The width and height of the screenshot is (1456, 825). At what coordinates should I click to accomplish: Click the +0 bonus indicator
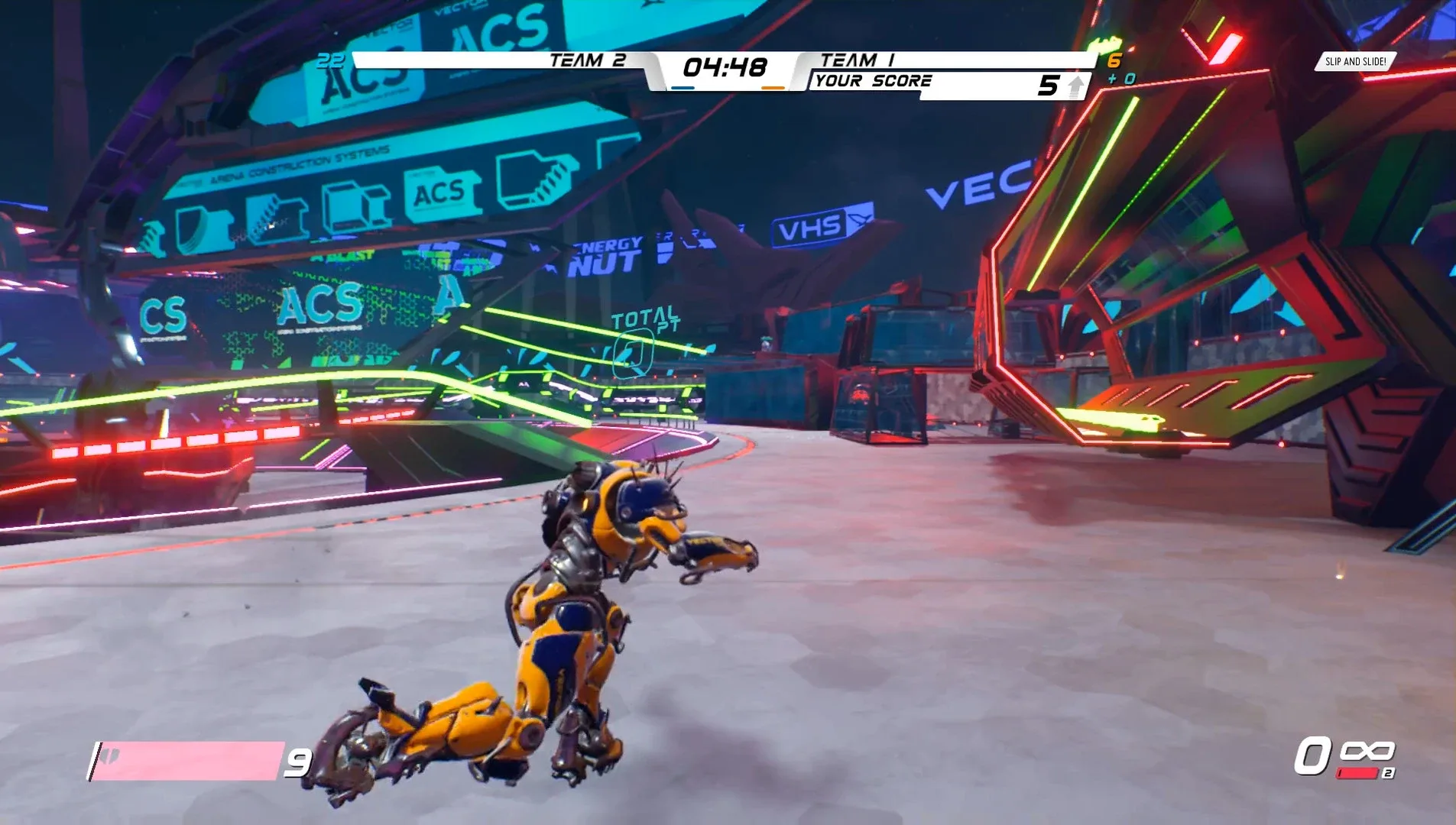[1122, 79]
